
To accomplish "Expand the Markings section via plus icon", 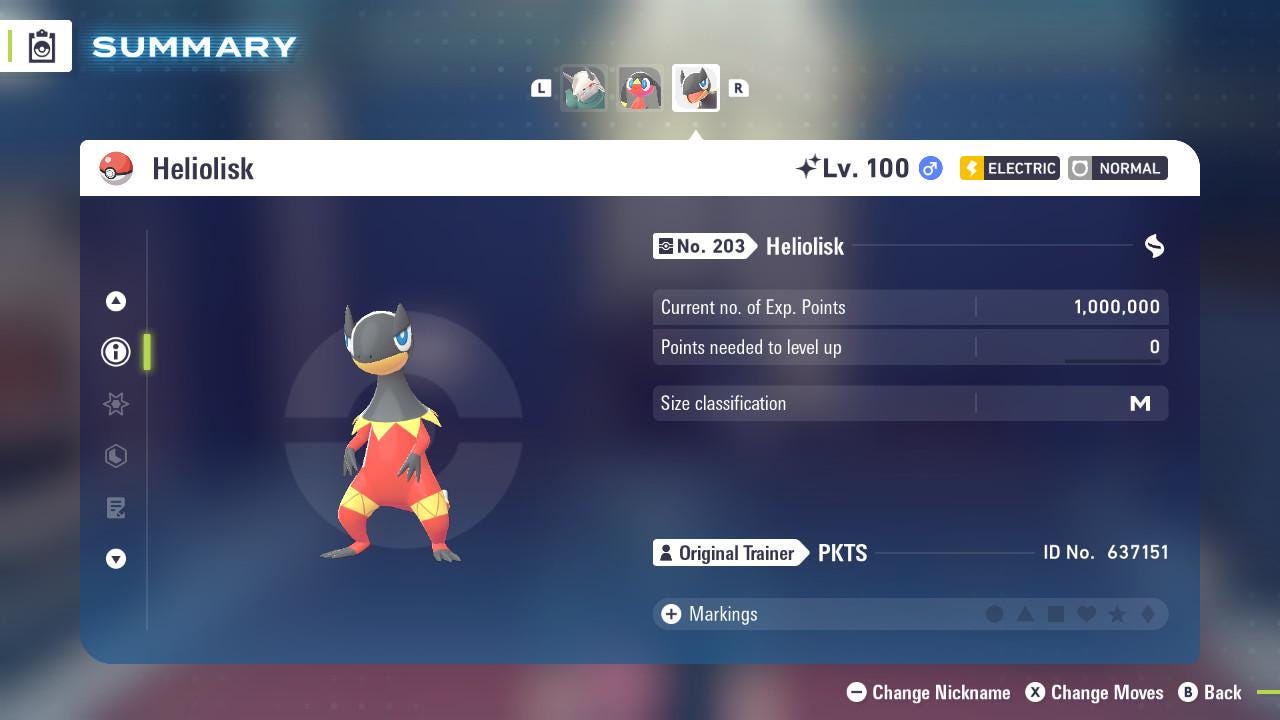I will (x=670, y=614).
